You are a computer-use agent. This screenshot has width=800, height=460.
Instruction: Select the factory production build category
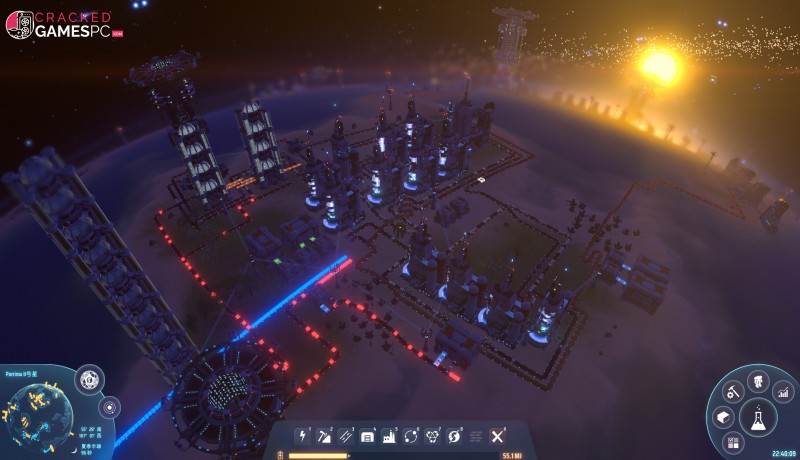click(389, 436)
